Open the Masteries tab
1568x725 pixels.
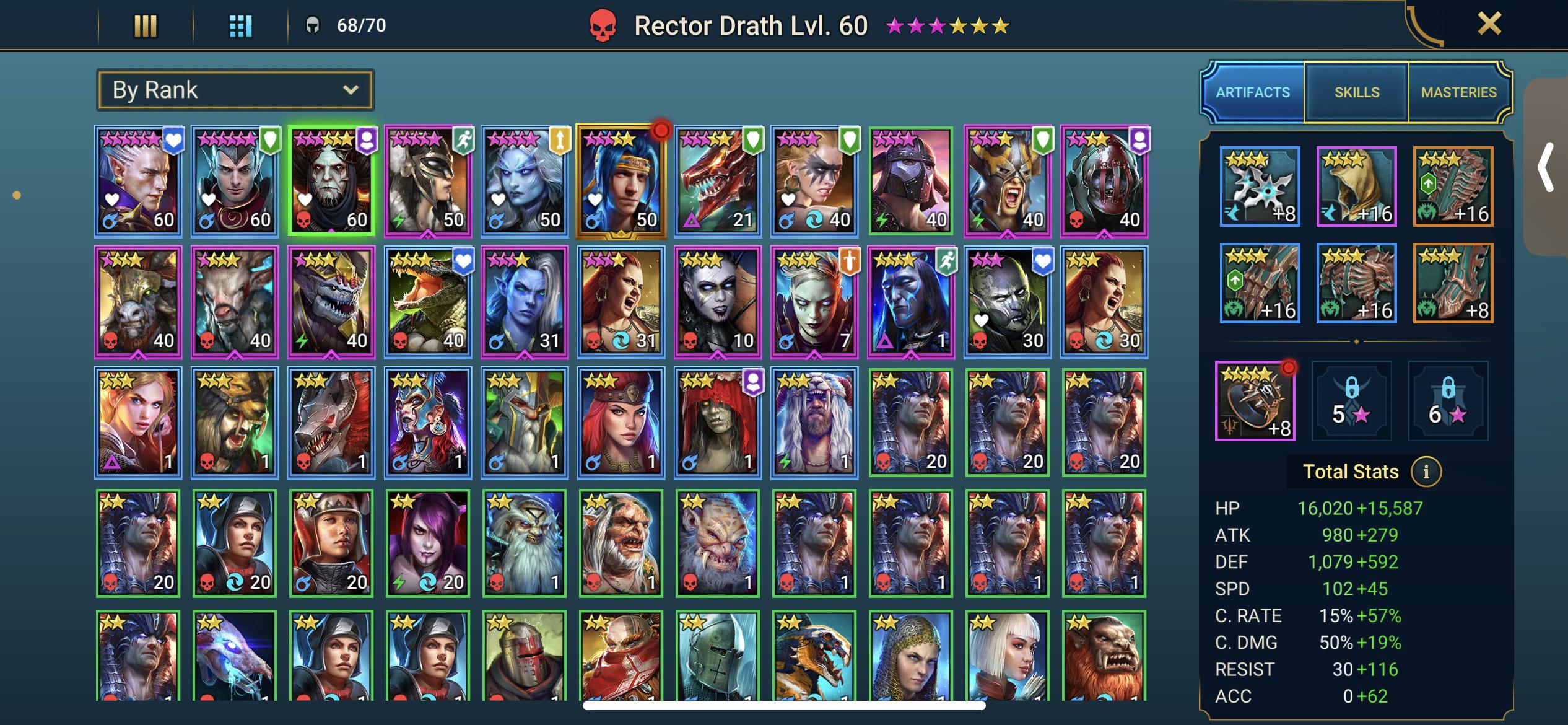coord(1459,92)
